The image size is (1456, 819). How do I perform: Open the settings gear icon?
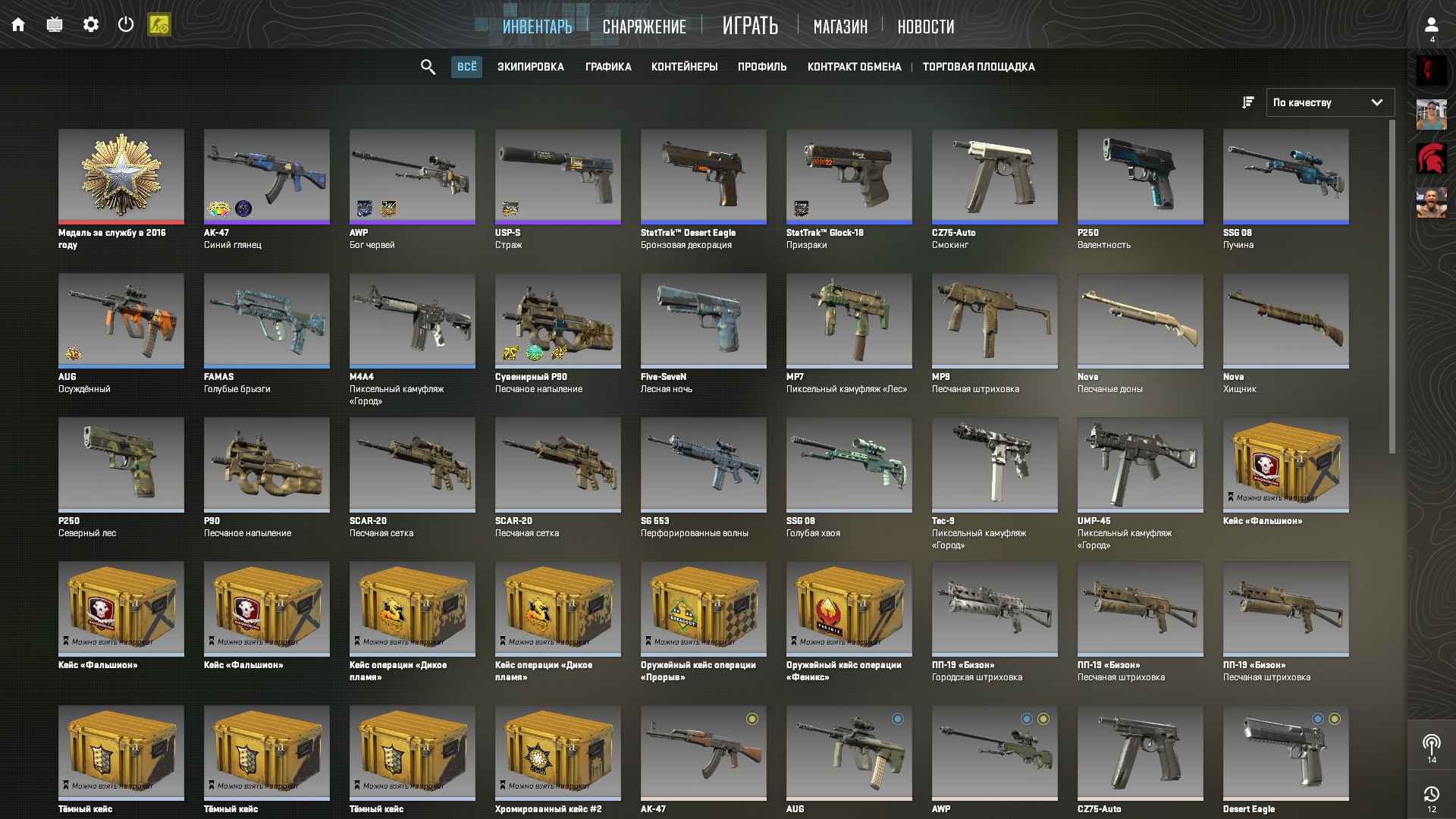[x=91, y=24]
